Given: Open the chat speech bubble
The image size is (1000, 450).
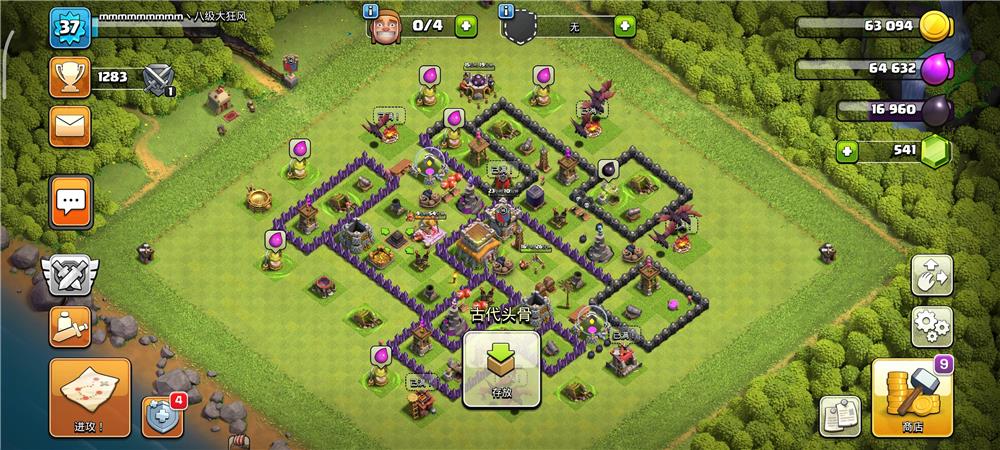Looking at the screenshot, I should tap(70, 202).
